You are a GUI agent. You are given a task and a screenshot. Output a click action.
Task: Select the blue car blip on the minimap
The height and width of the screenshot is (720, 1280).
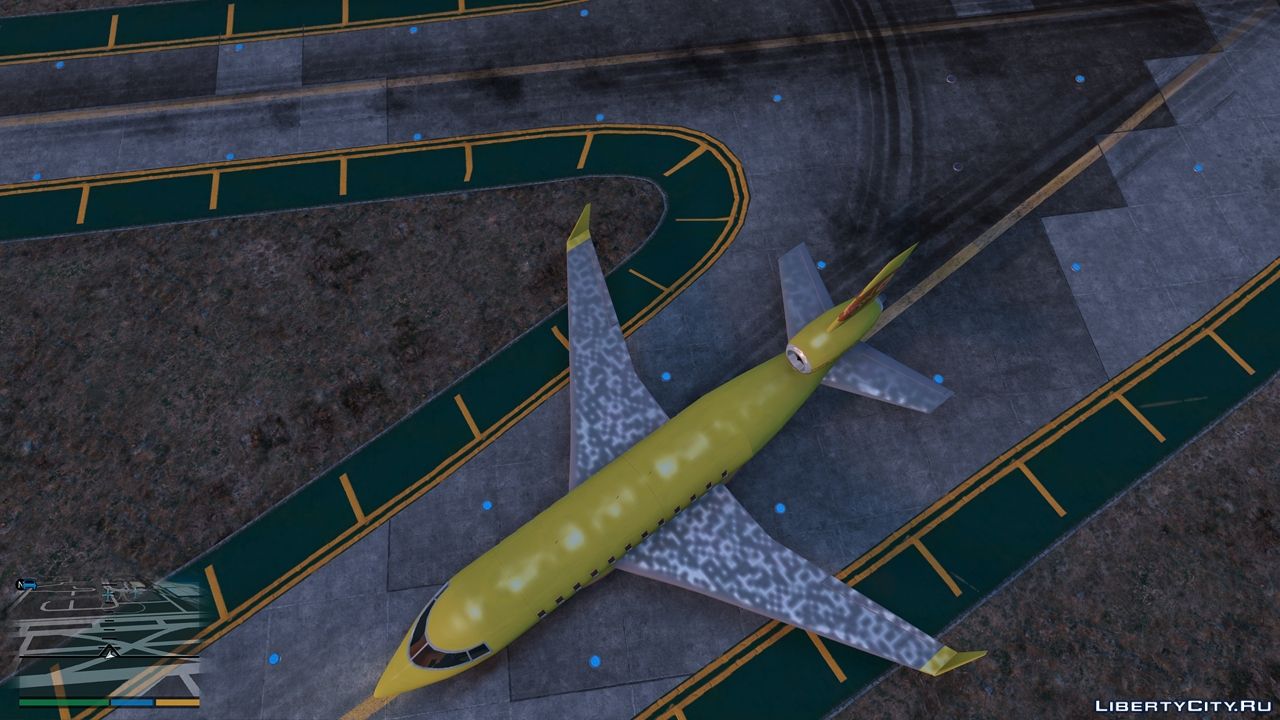[29, 583]
